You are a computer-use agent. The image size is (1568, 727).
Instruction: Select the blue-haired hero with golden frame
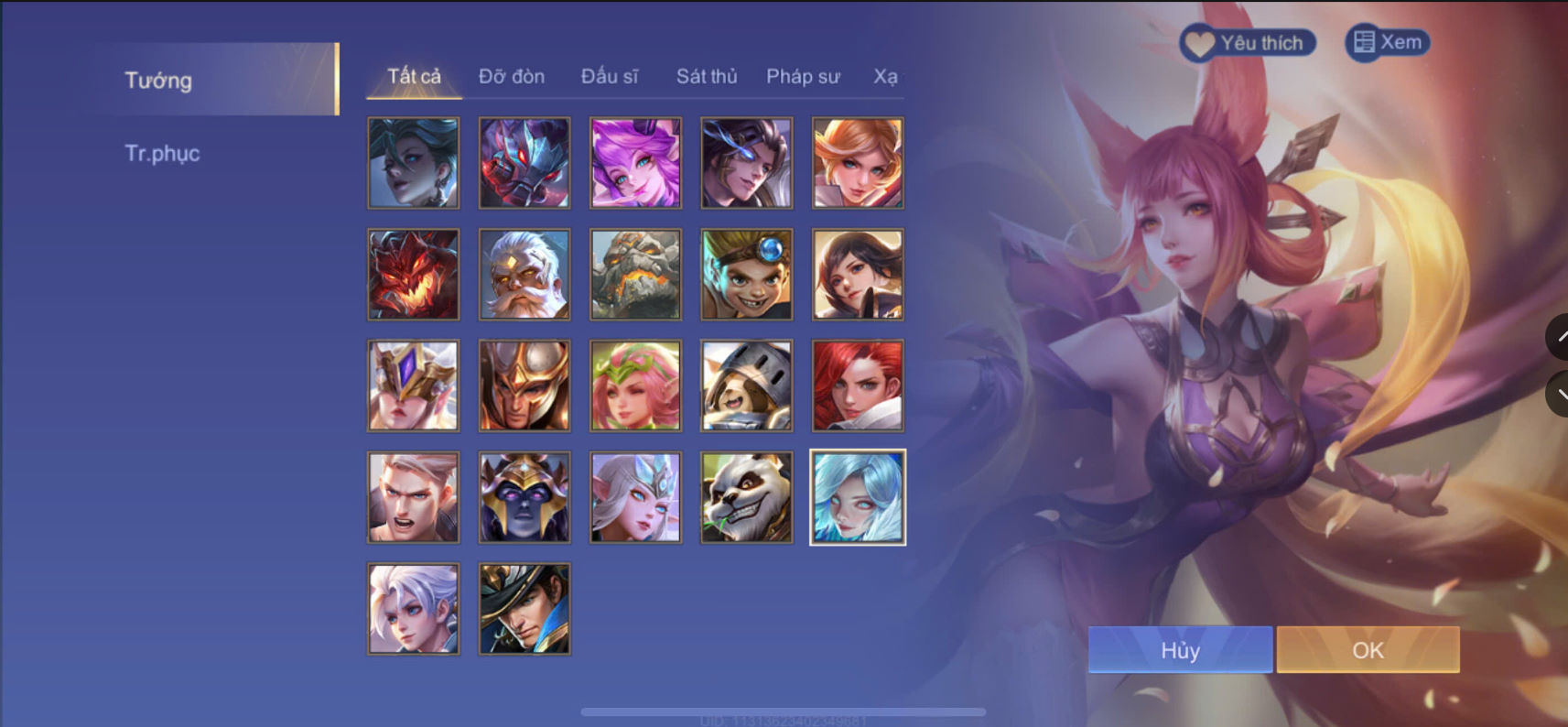[857, 497]
